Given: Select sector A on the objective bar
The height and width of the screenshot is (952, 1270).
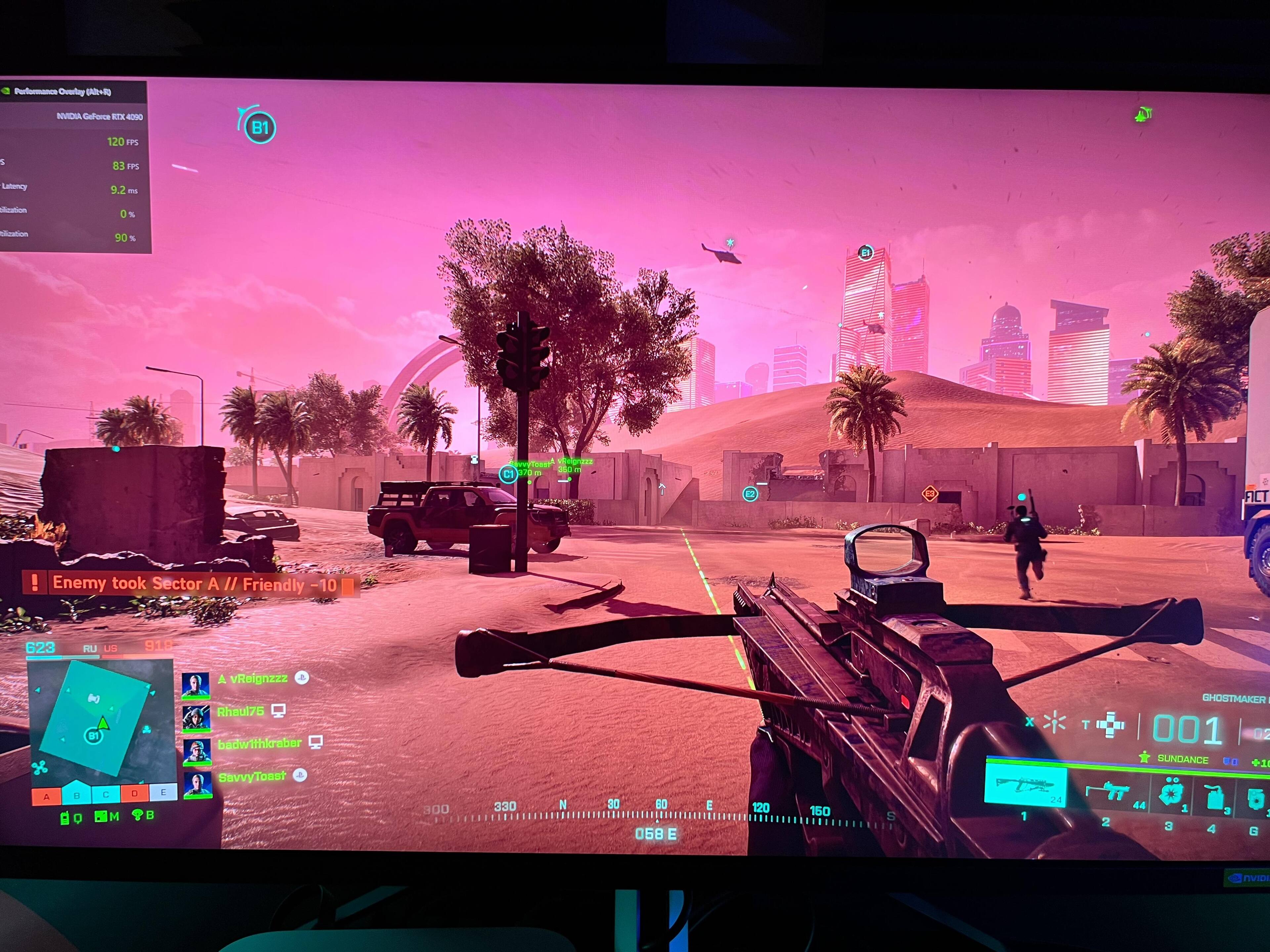Looking at the screenshot, I should pyautogui.click(x=47, y=796).
